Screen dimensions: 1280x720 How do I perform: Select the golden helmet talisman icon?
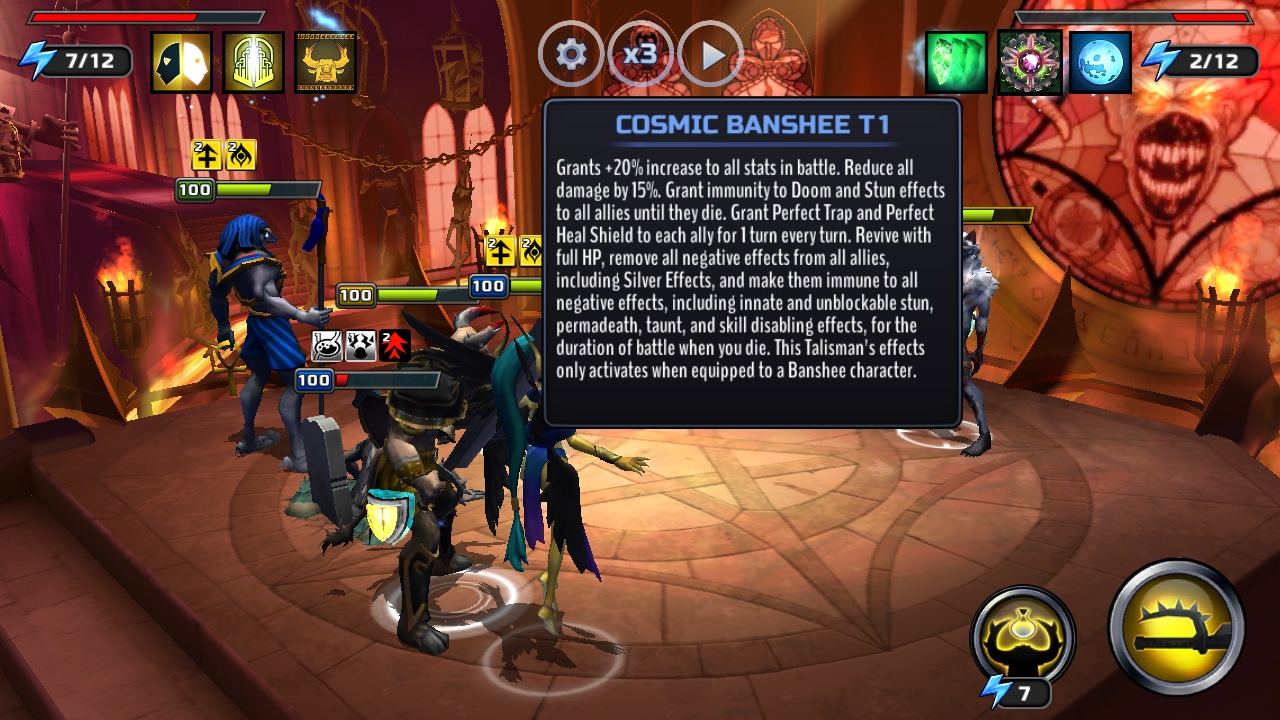point(254,62)
